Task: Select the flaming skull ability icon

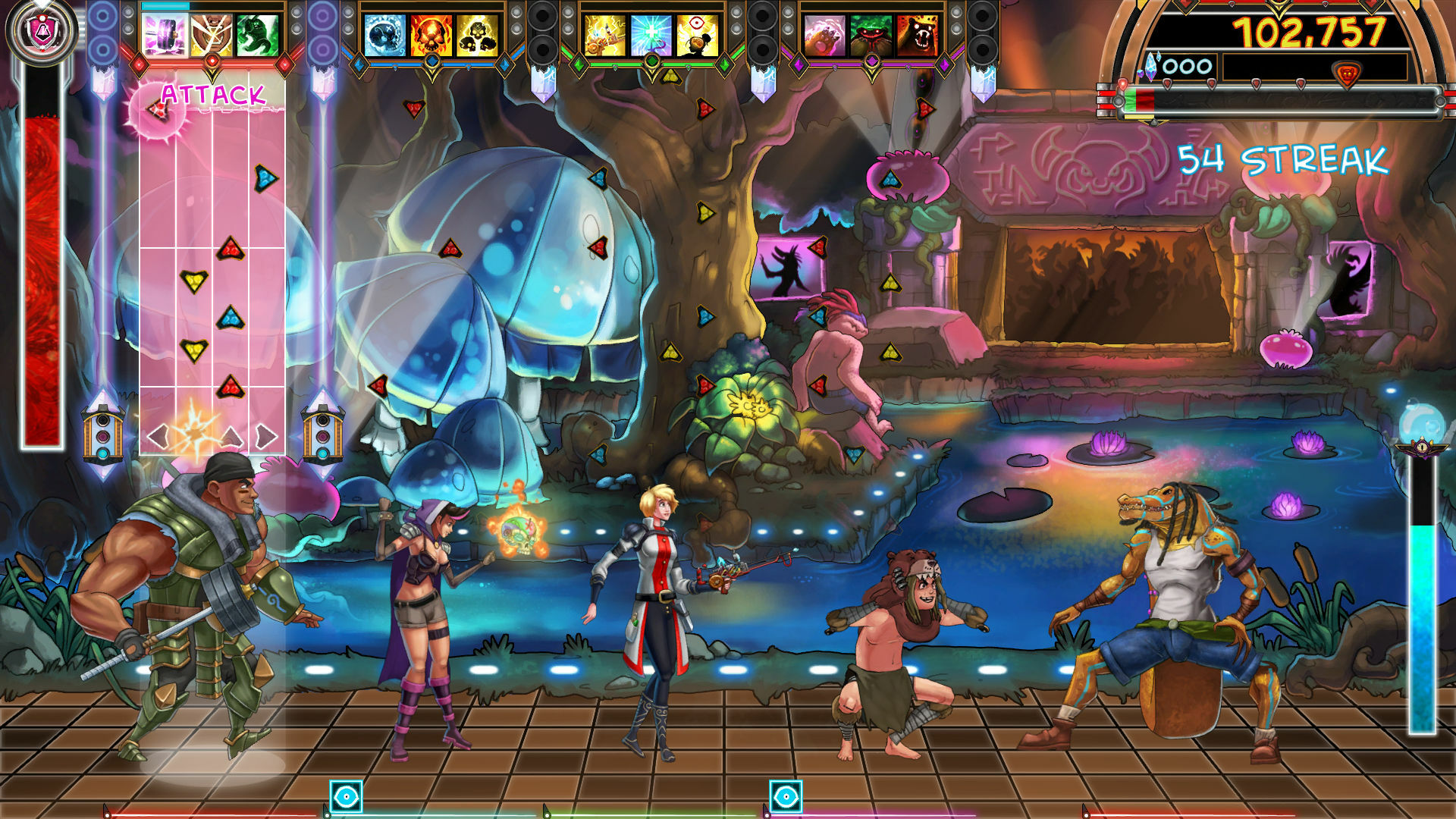Action: click(432, 34)
